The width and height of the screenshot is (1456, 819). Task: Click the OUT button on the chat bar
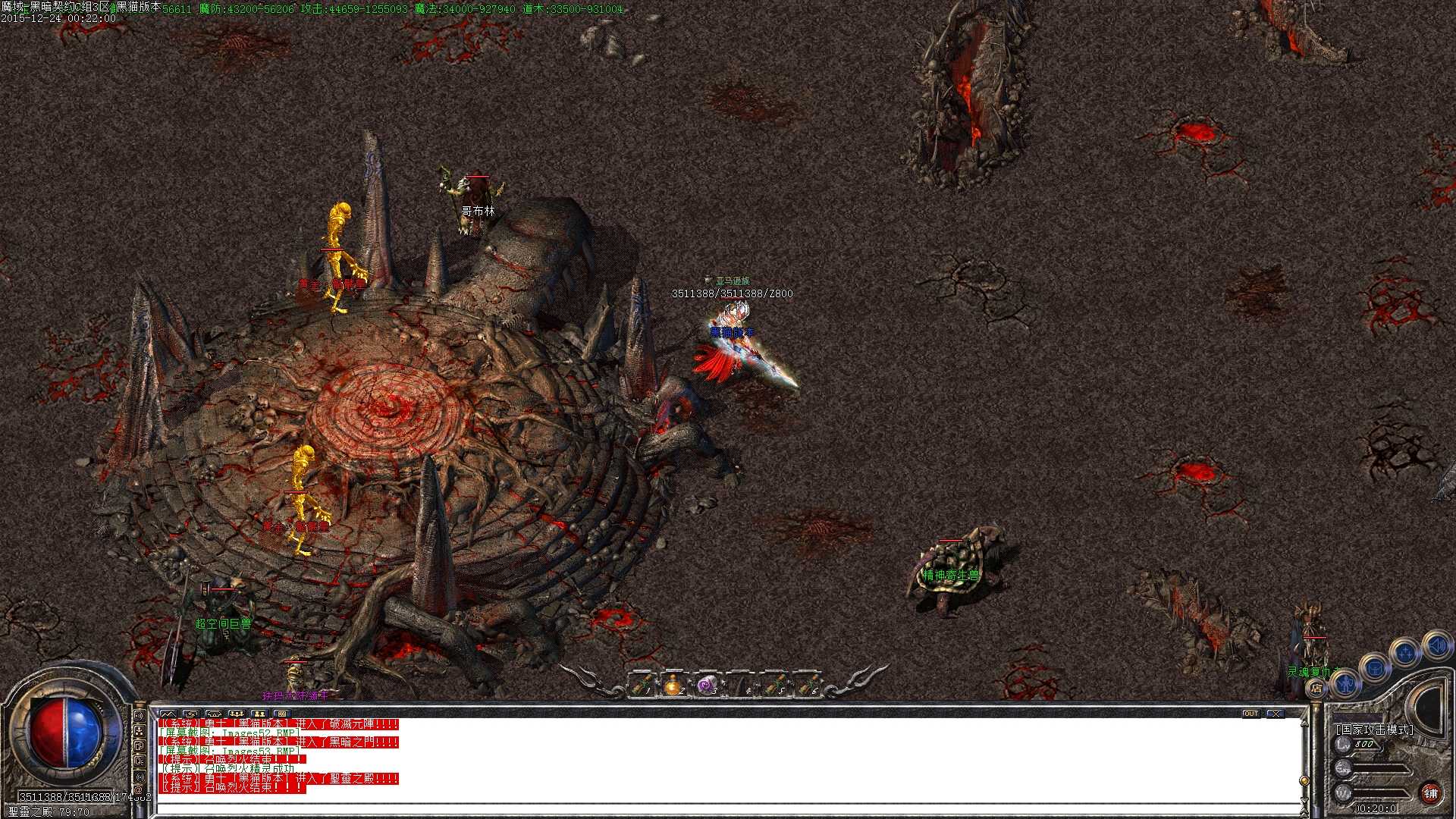point(1251,712)
